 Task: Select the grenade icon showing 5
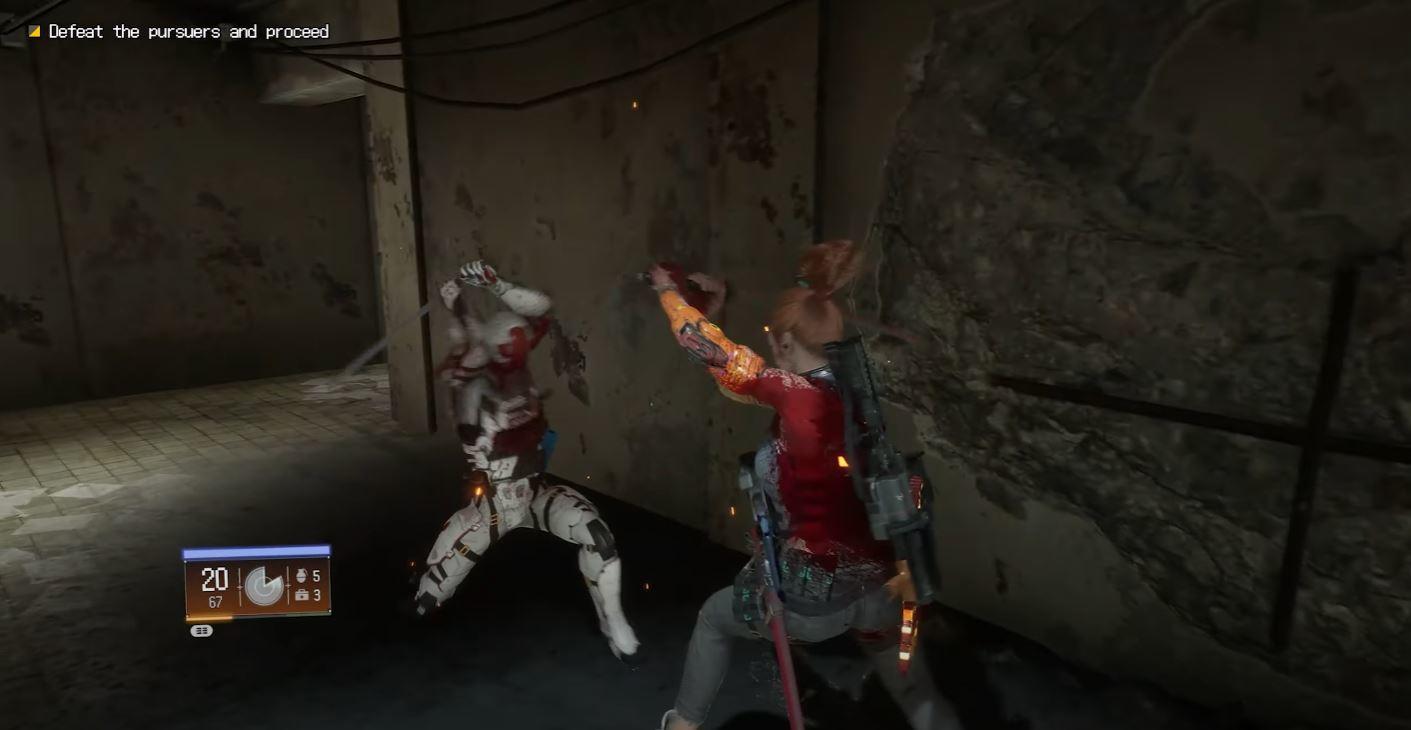coord(301,575)
